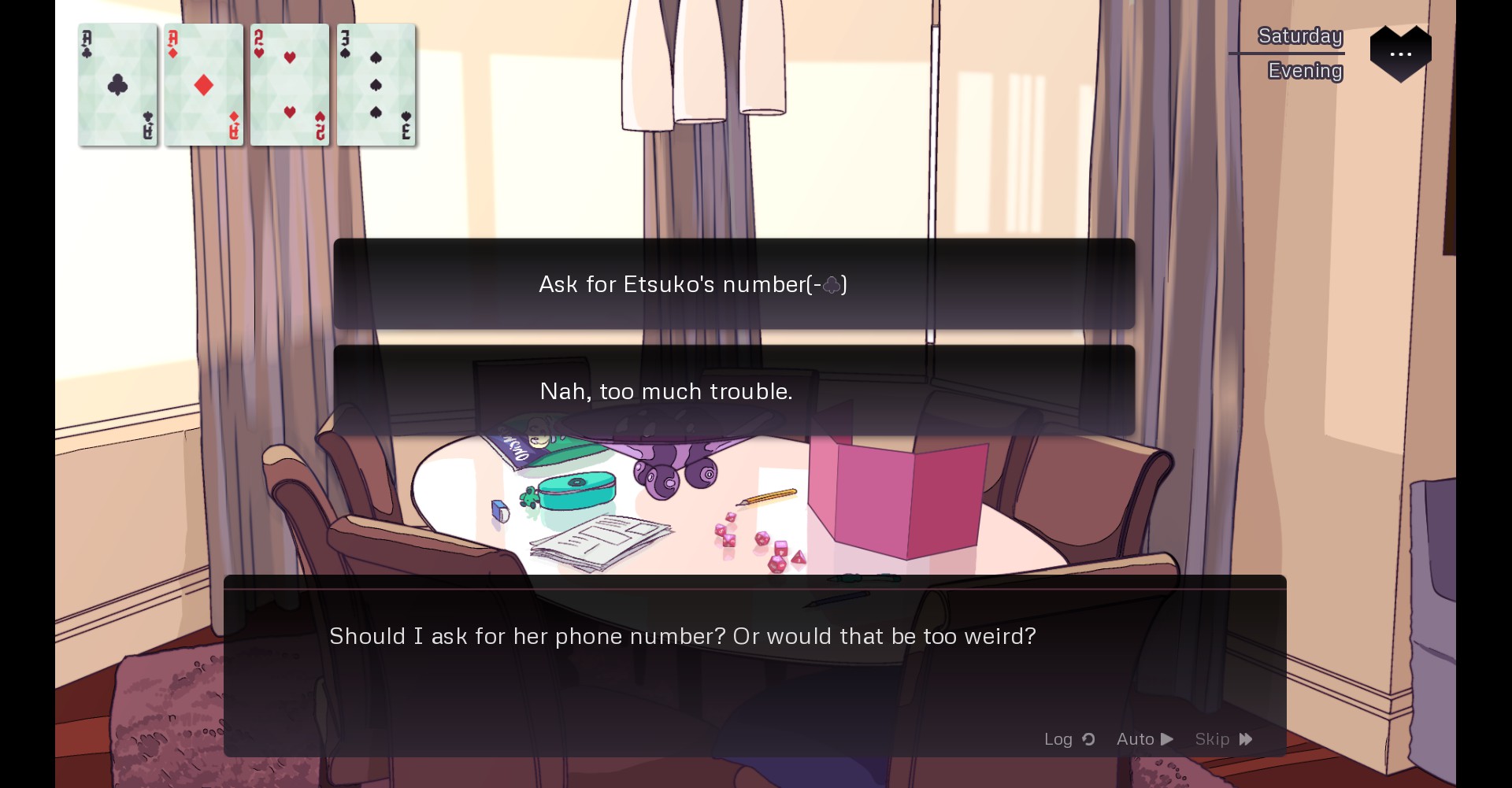Screen dimensions: 1512x788
Task: Pick the Three of Spades card
Action: [376, 85]
